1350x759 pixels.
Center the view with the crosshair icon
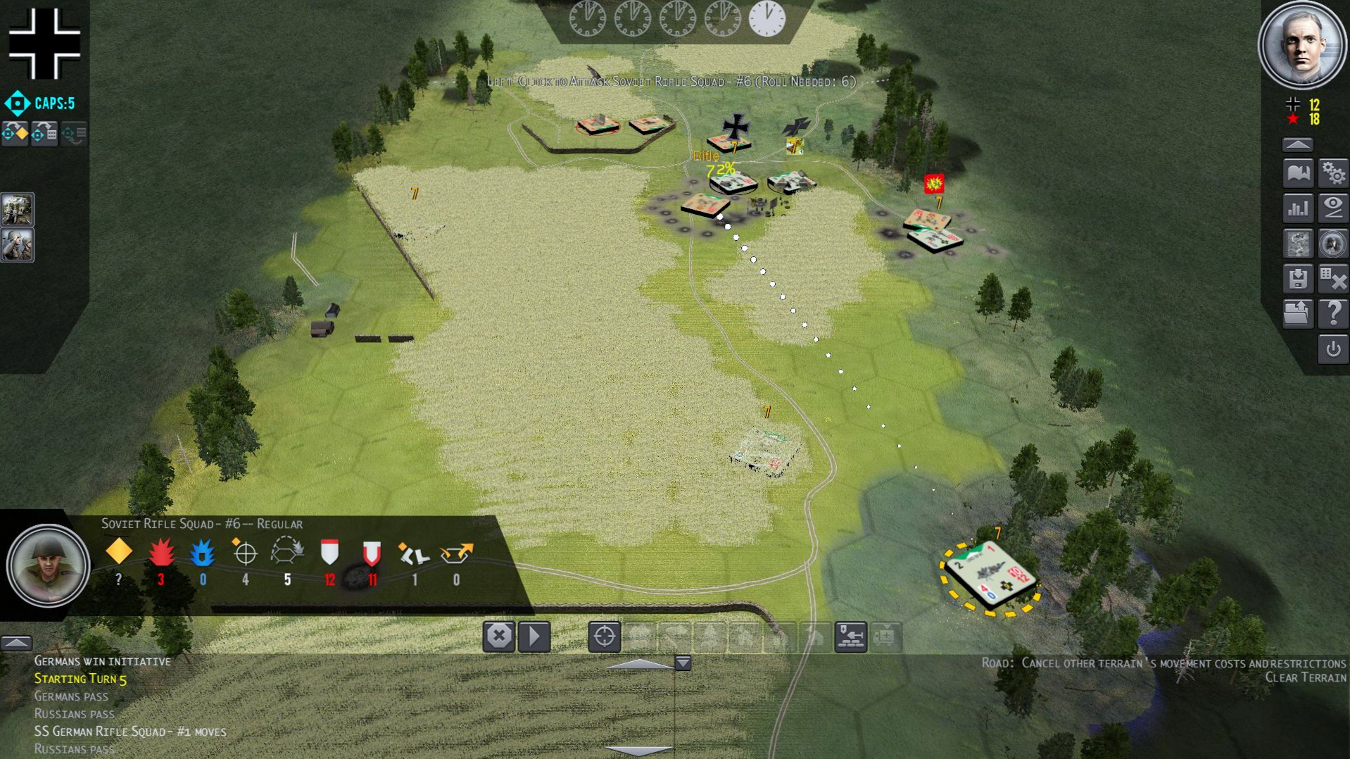click(604, 636)
